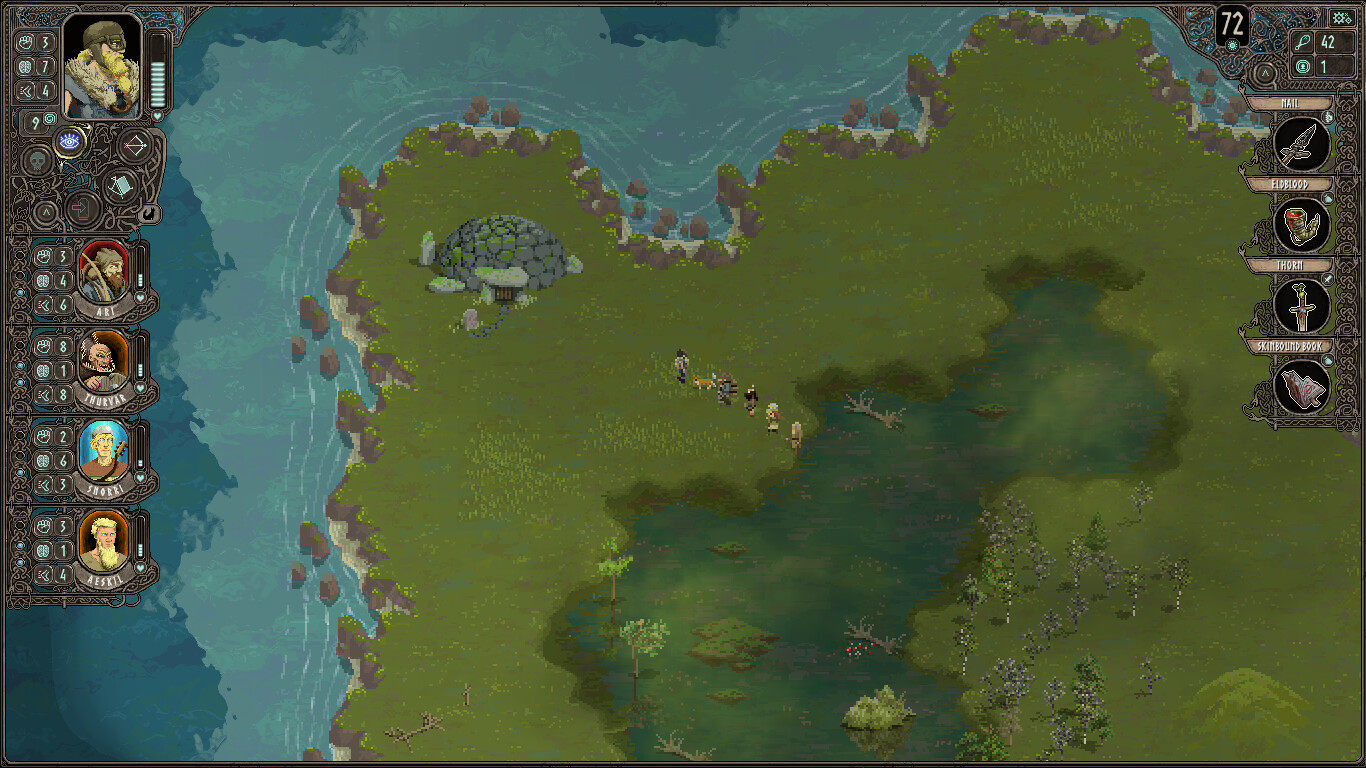Select the Thorn sword item icon
Viewport: 1366px width, 768px height.
tap(1300, 305)
